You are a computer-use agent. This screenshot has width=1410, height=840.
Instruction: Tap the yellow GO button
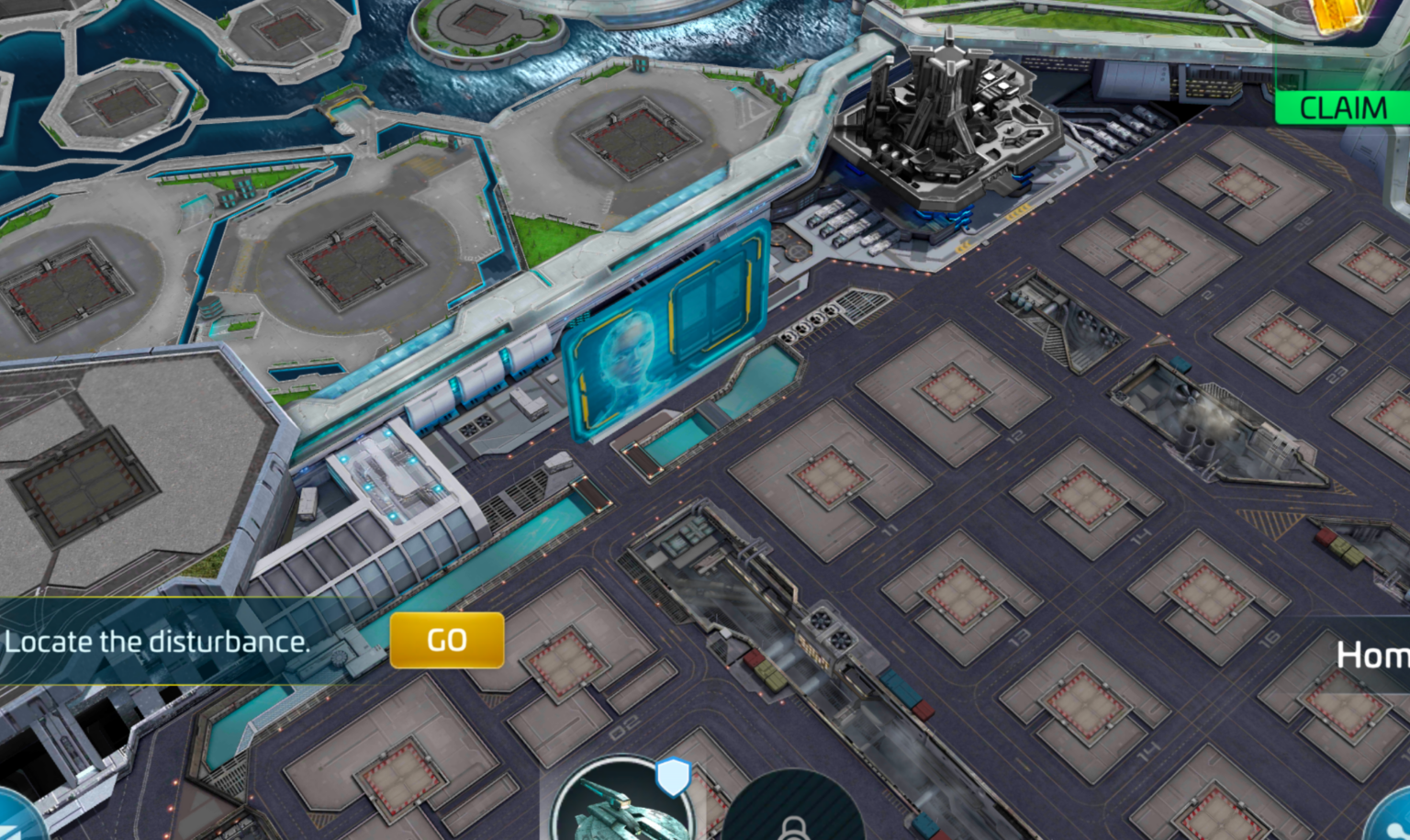(447, 640)
